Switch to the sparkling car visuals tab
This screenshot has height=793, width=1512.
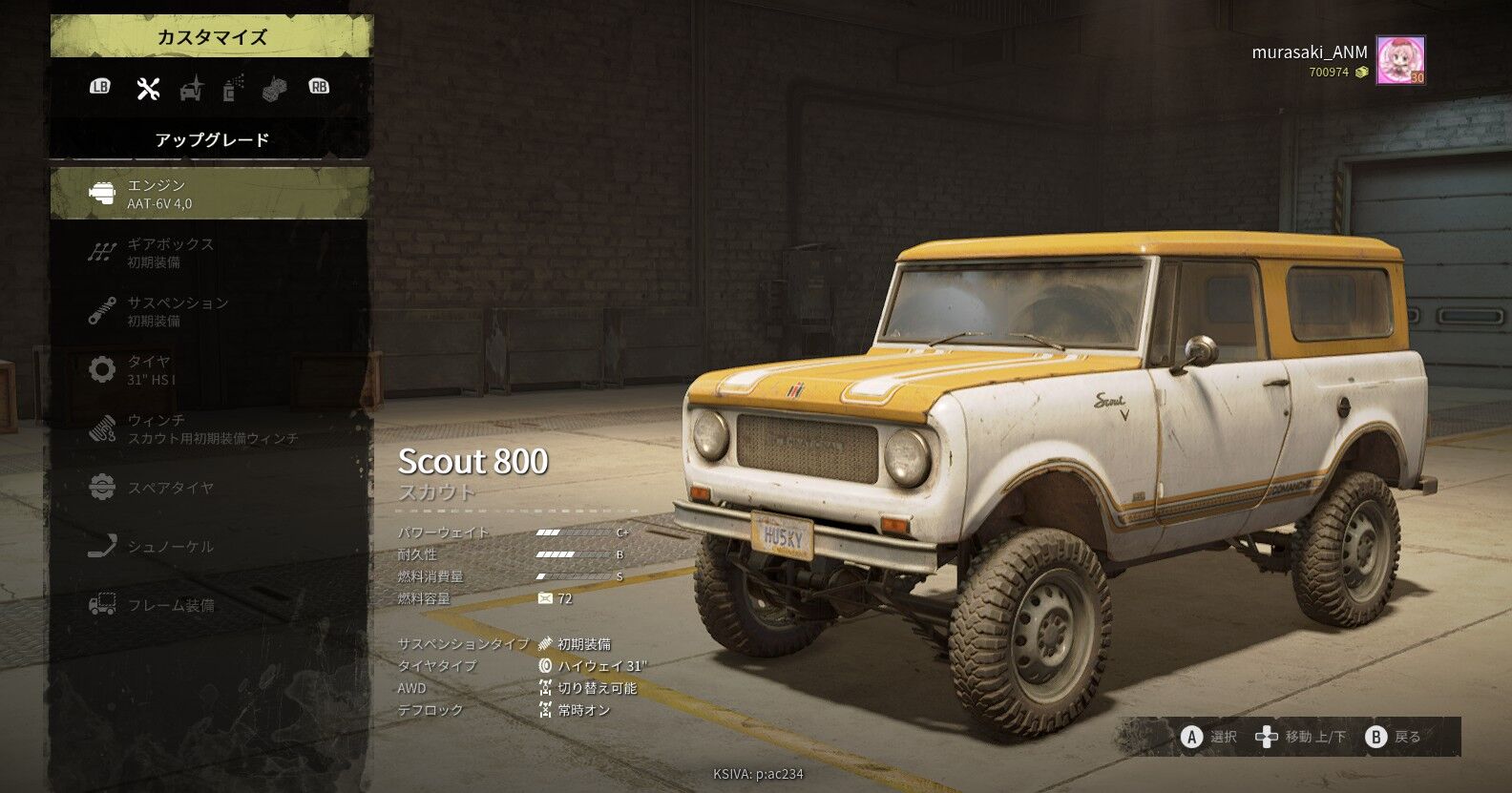point(192,88)
